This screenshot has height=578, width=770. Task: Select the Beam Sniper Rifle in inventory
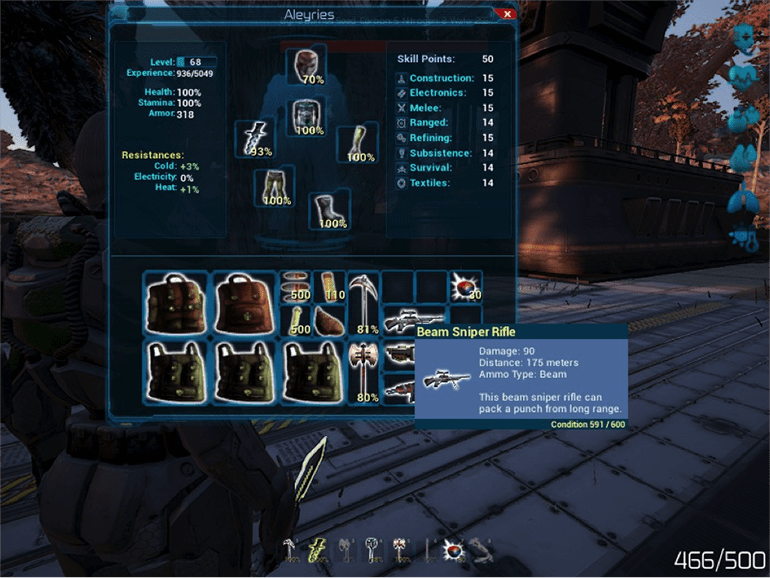pyautogui.click(x=400, y=321)
